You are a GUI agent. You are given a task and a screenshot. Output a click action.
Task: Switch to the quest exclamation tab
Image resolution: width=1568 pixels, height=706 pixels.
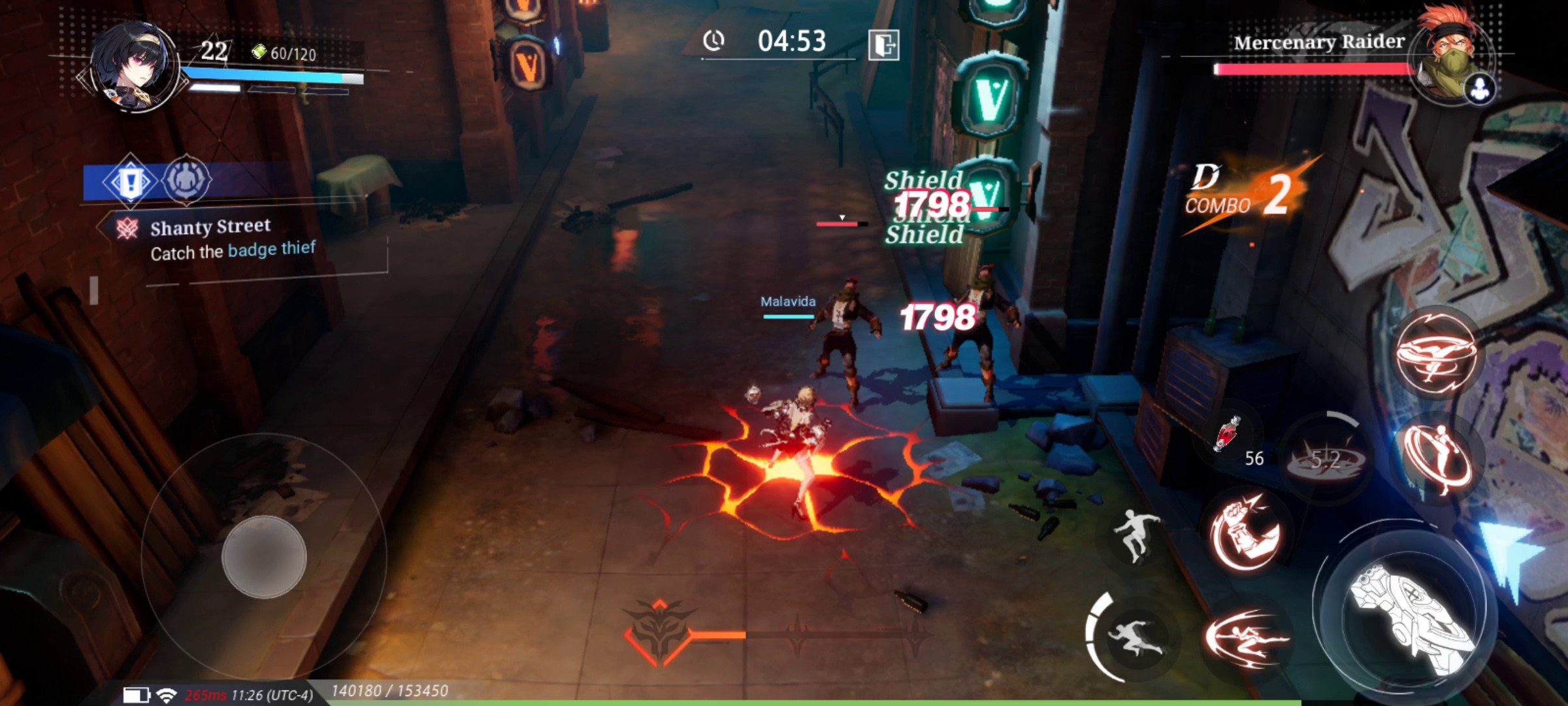130,180
